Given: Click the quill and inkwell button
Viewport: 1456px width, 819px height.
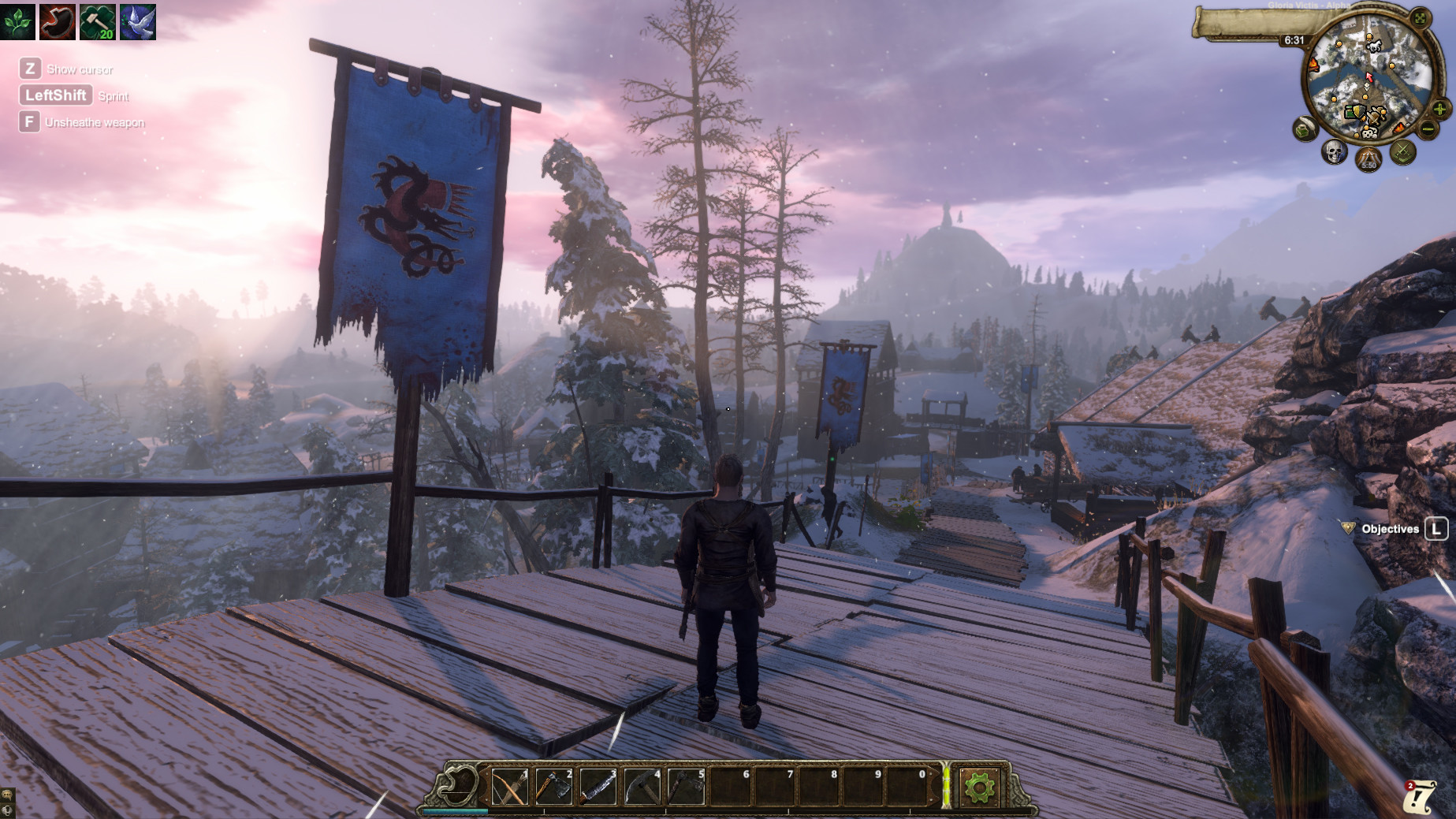Looking at the screenshot, I should click(1304, 129).
